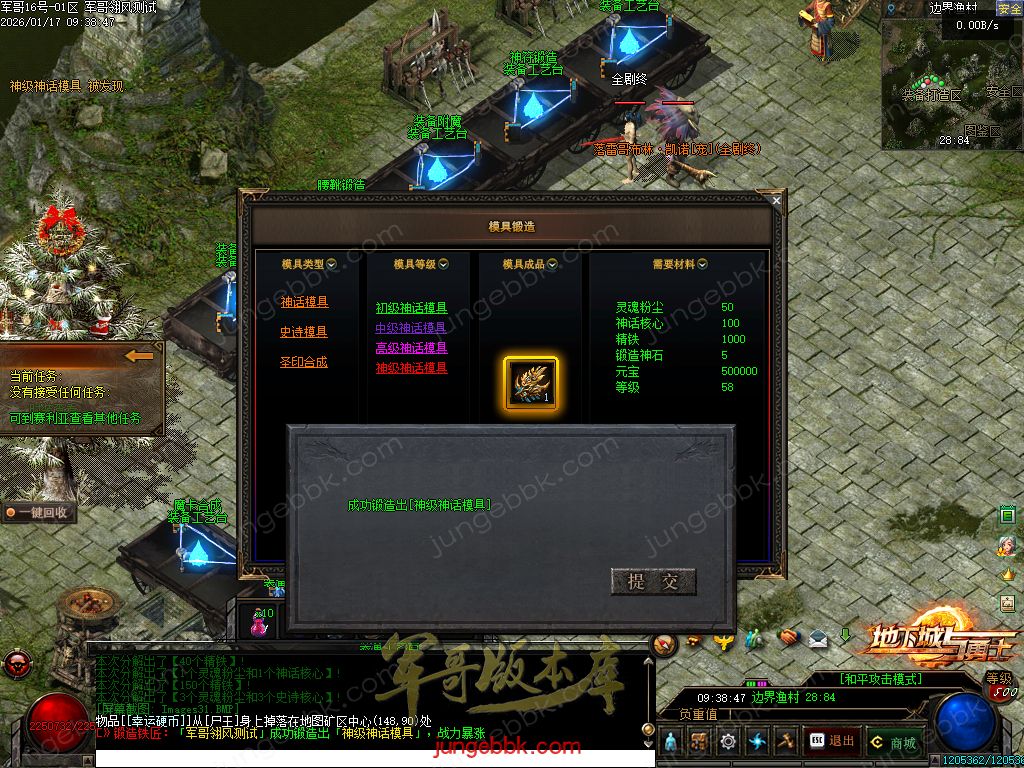Use the pink potion hotbar slot
The image size is (1024, 768).
258,622
